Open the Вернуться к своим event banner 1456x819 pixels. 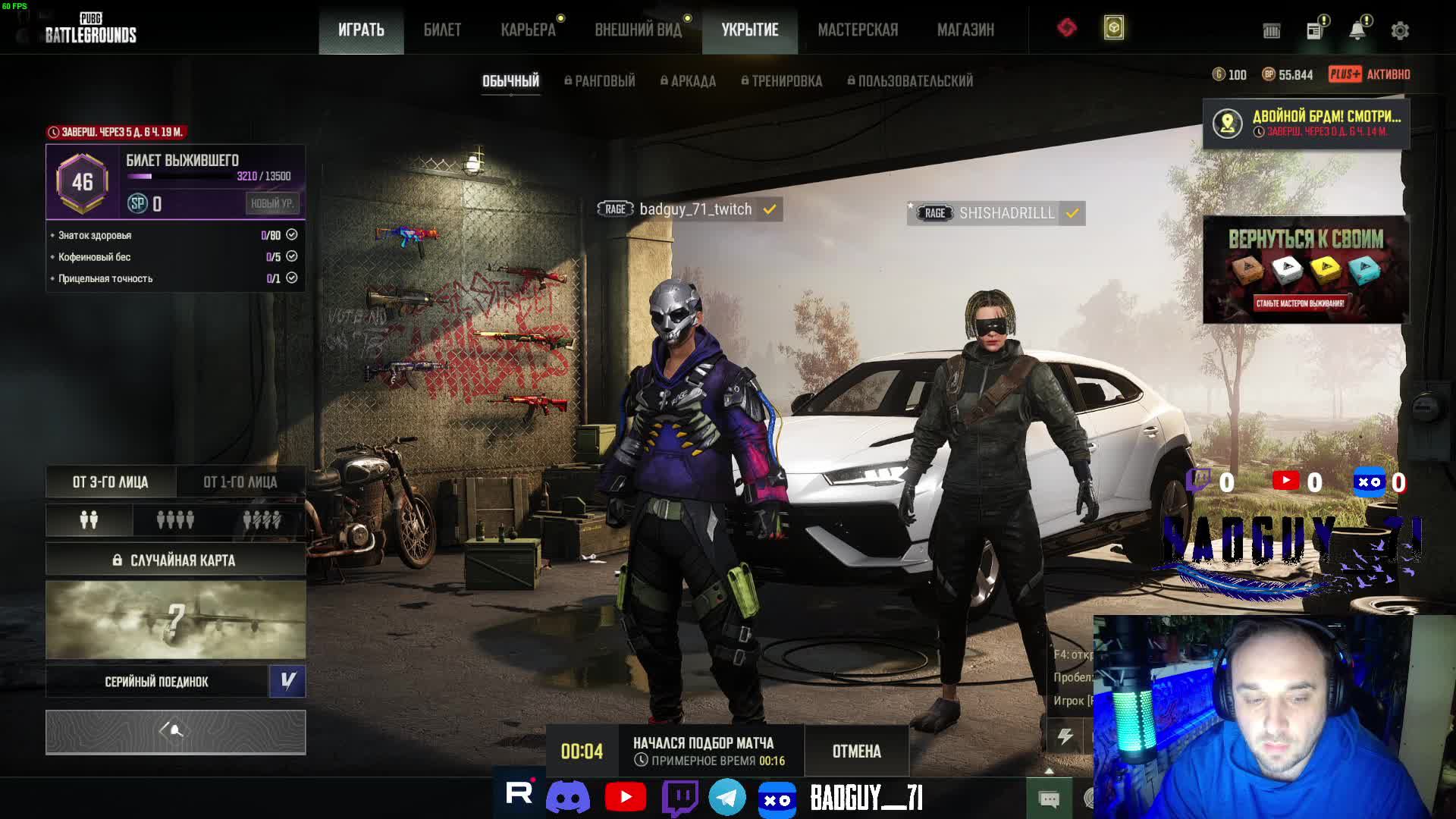tap(1306, 270)
